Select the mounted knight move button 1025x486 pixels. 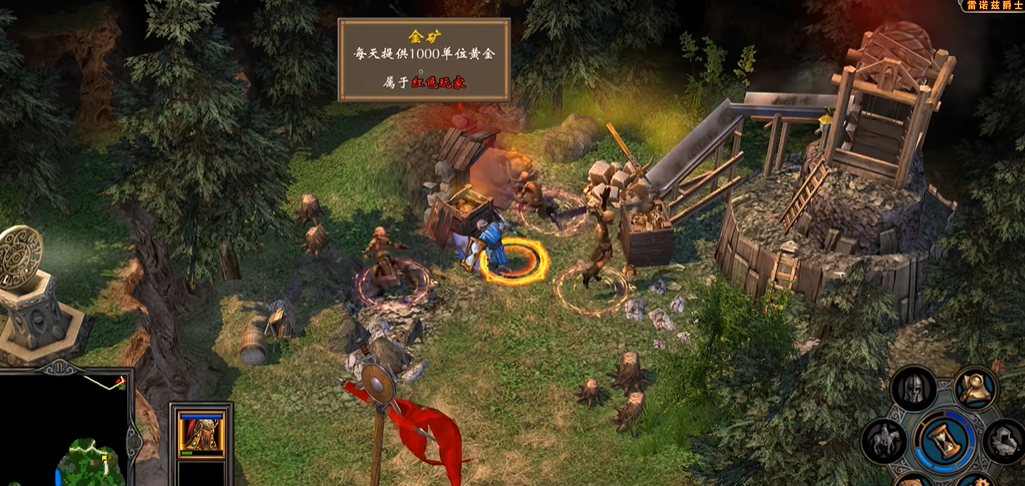point(884,440)
